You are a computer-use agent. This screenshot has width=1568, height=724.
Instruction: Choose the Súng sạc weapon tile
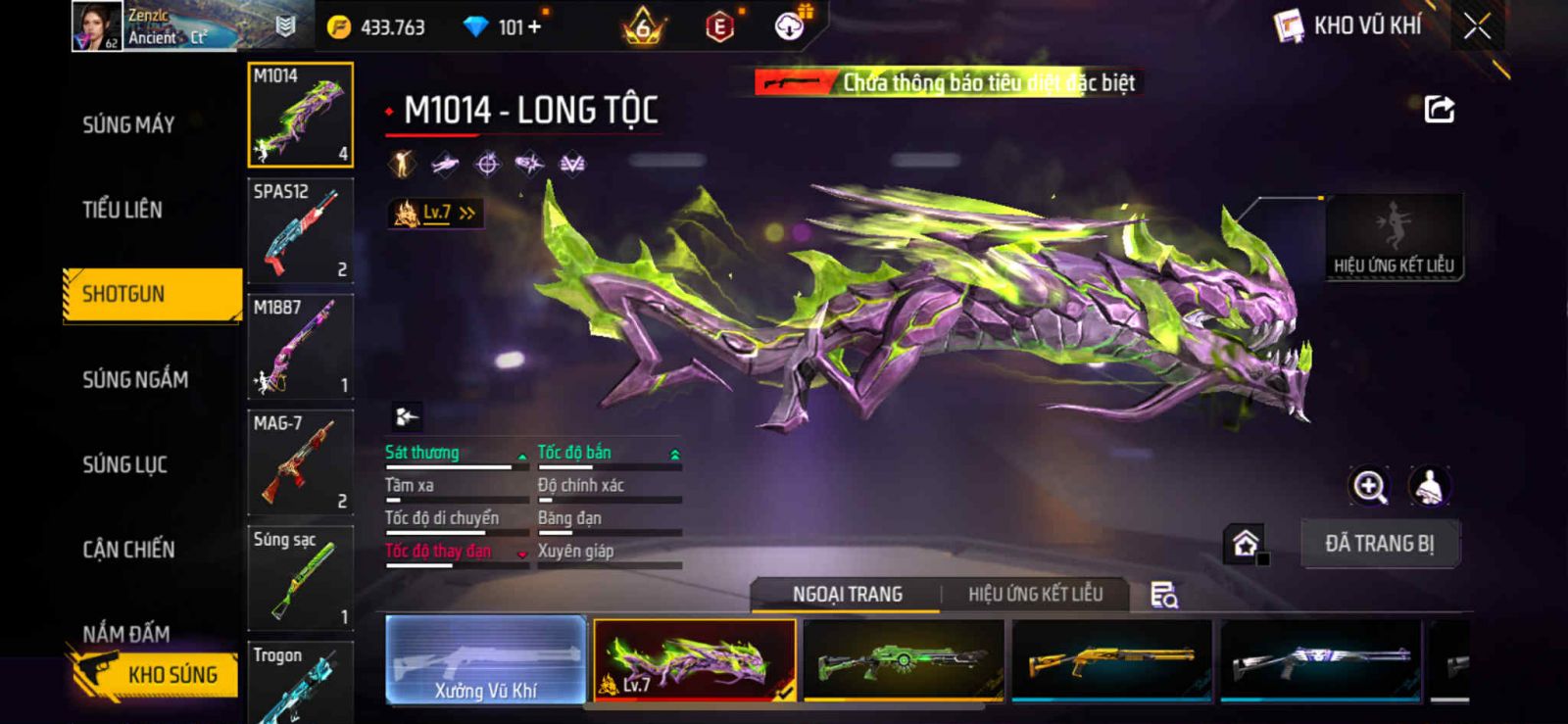pos(301,578)
